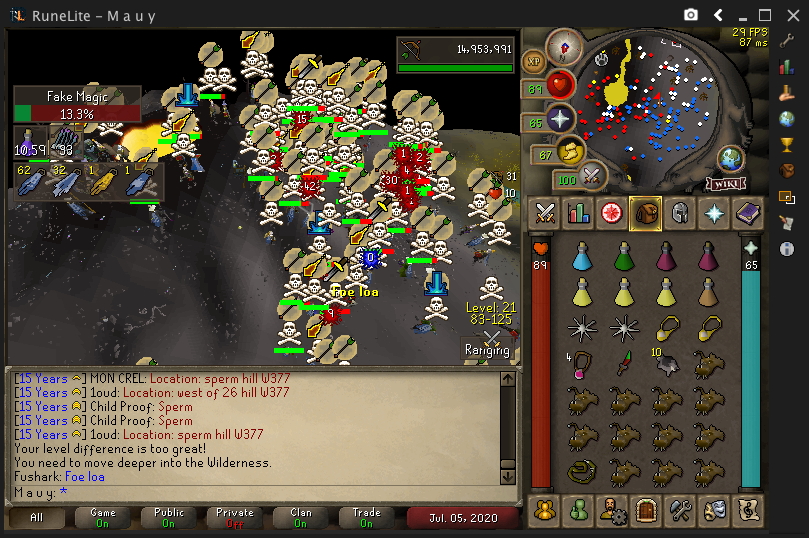Viewport: 809px width, 538px height.
Task: Select the light blue potion in inventory
Action: [x=581, y=259]
